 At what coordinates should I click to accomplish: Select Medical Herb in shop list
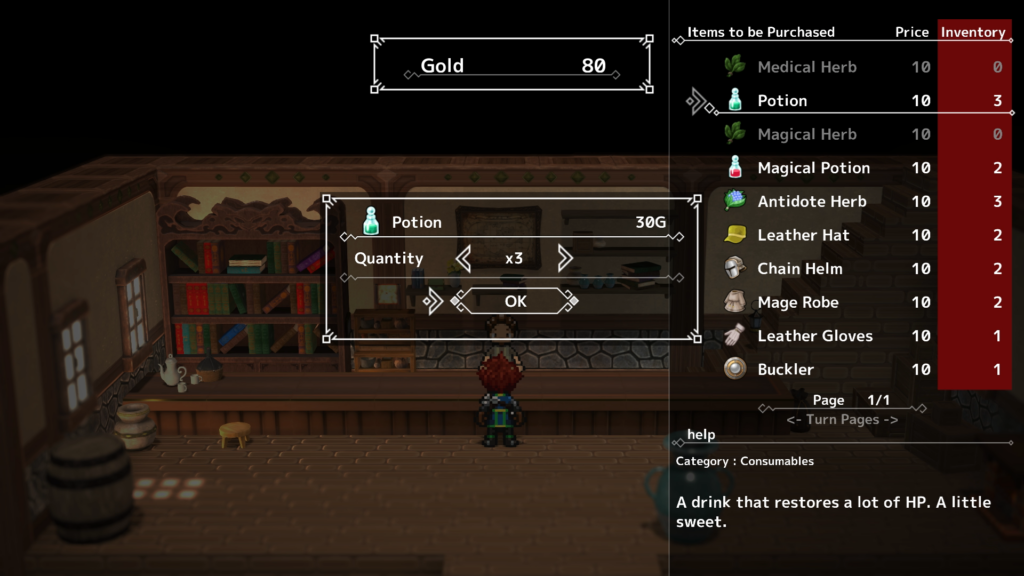[806, 67]
